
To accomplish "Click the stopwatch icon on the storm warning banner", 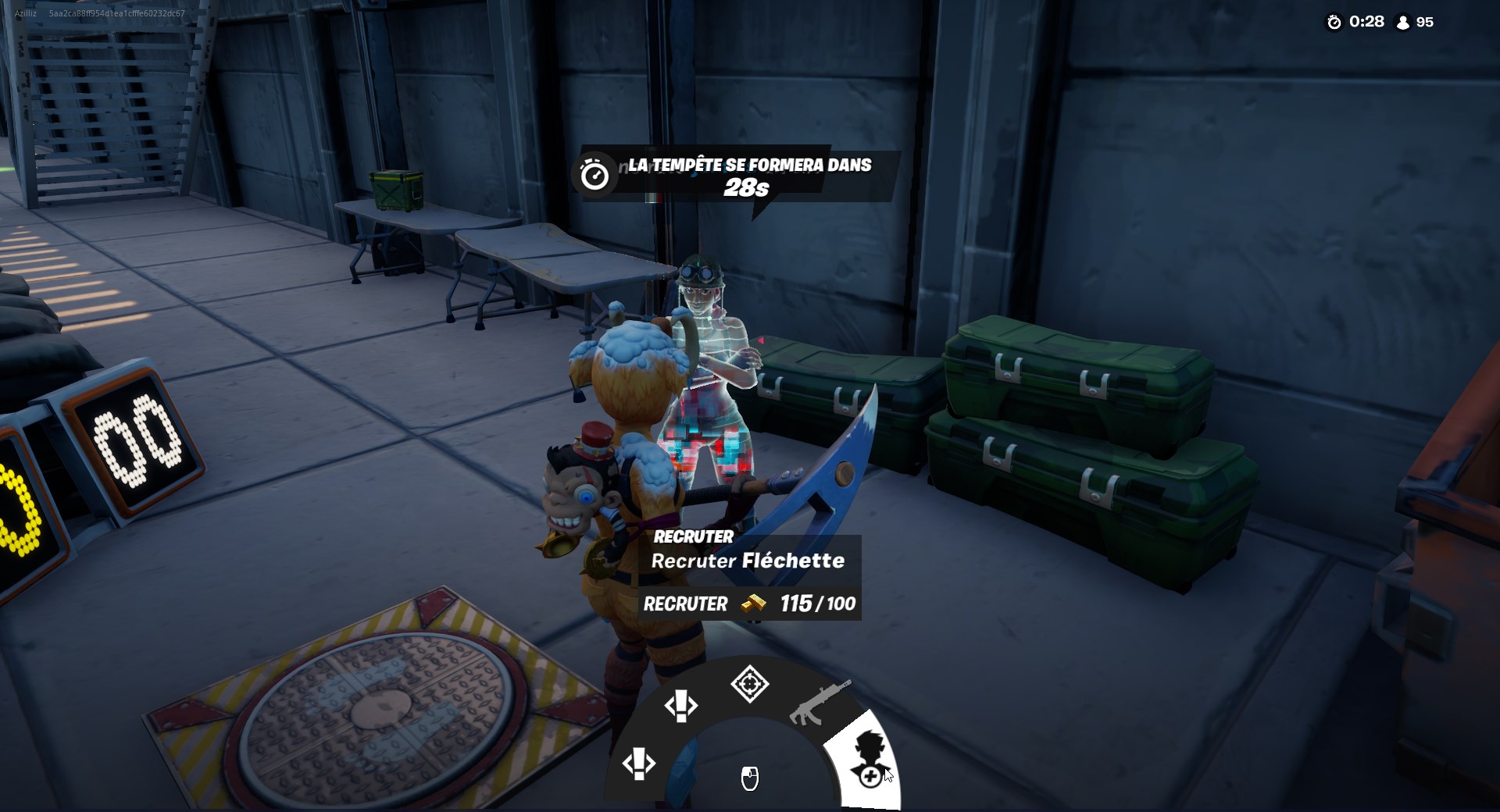I will point(595,176).
